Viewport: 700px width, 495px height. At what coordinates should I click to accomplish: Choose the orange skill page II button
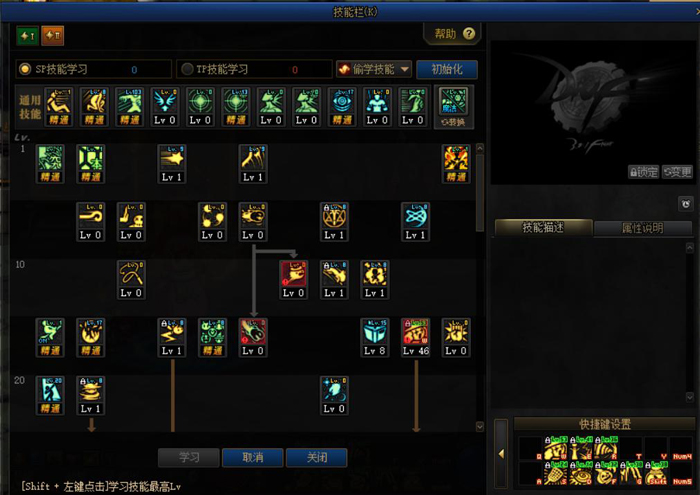click(52, 37)
